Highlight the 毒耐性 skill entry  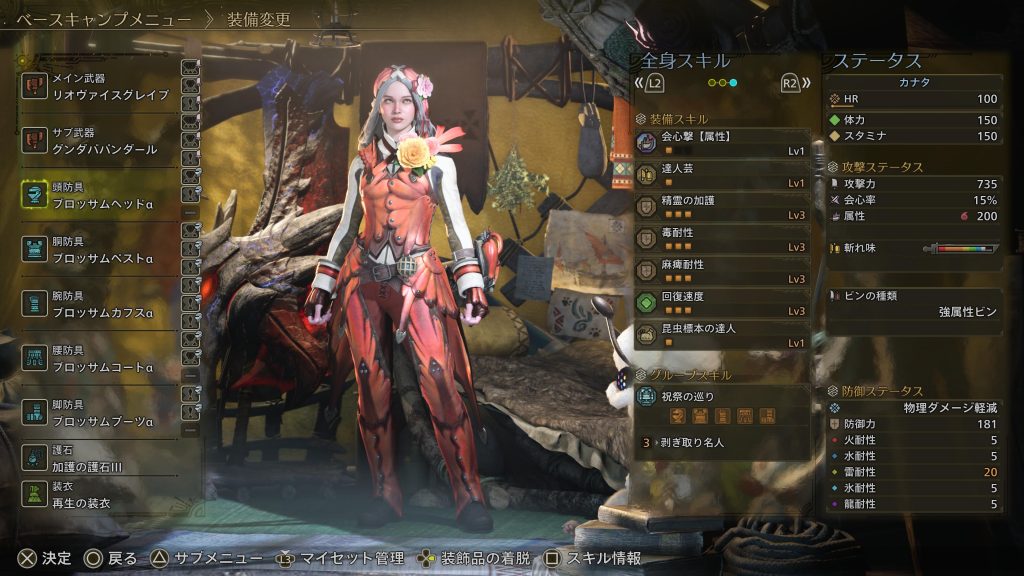click(x=722, y=239)
